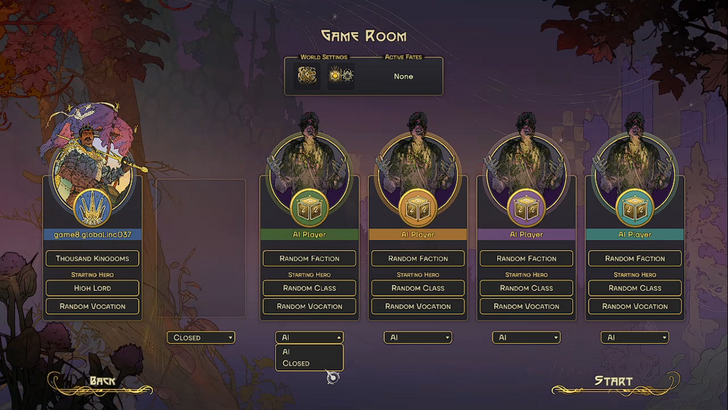Screen dimensions: 728x410
Task: Change the Thousand Kingdoms faction selection
Action: click(x=93, y=258)
